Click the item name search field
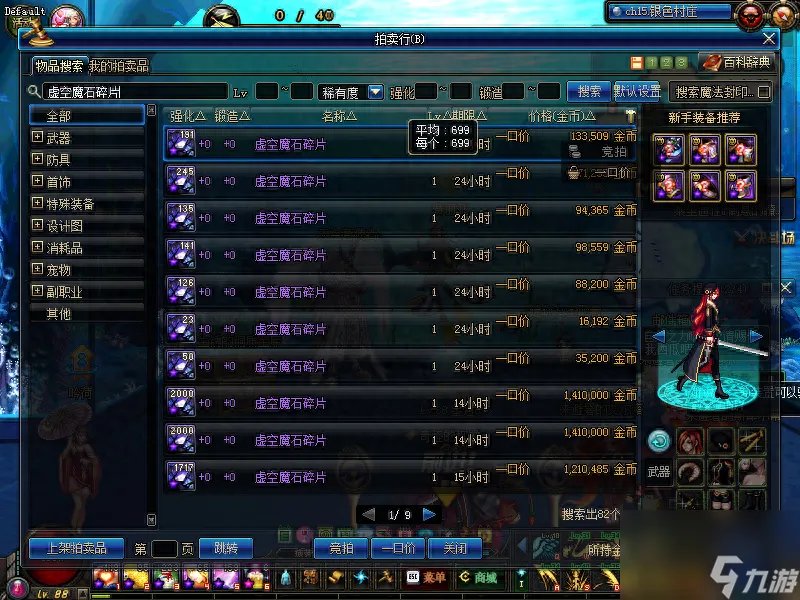This screenshot has width=800, height=600. (130, 91)
